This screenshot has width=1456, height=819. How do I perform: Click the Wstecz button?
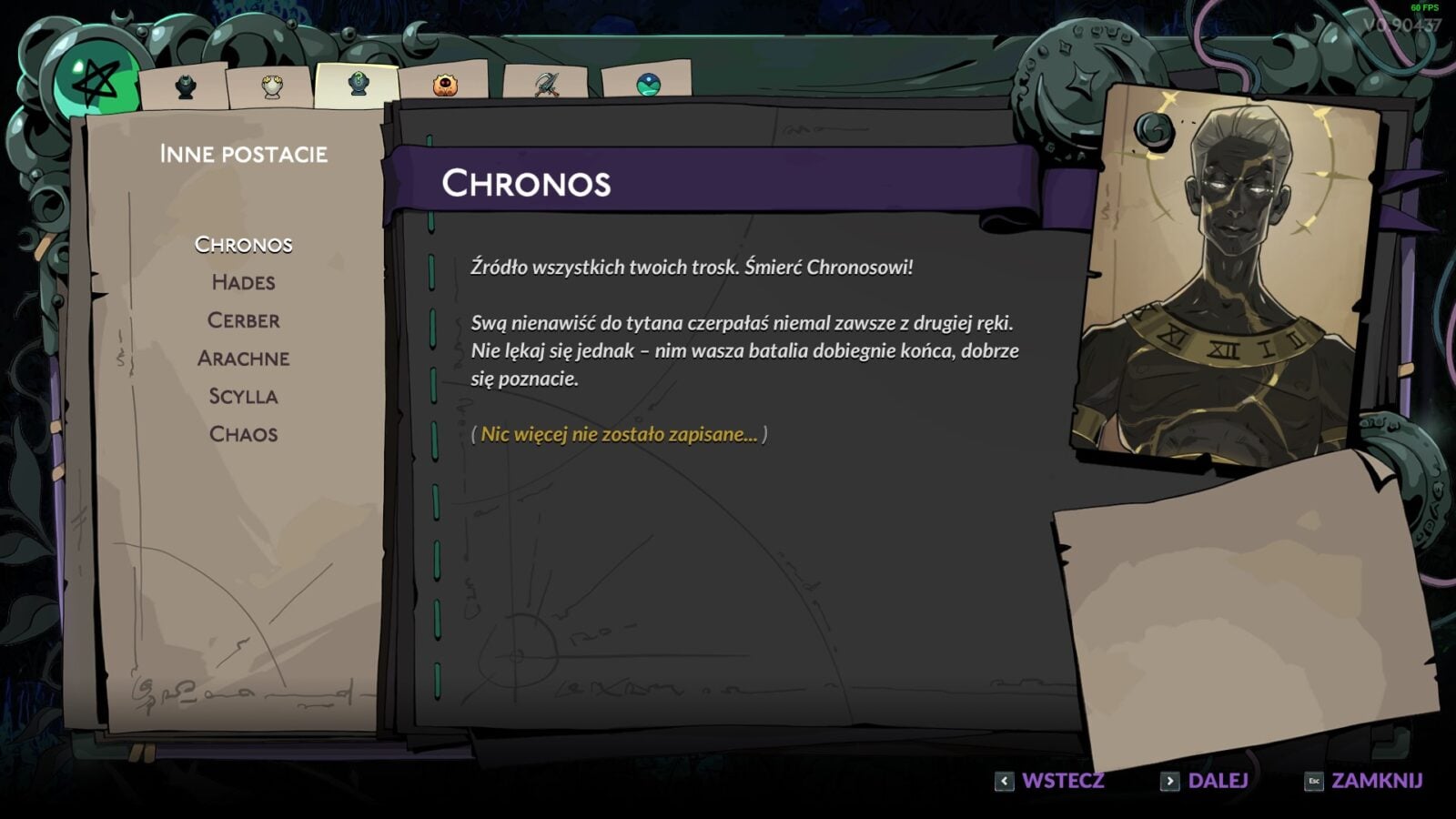pyautogui.click(x=1050, y=781)
